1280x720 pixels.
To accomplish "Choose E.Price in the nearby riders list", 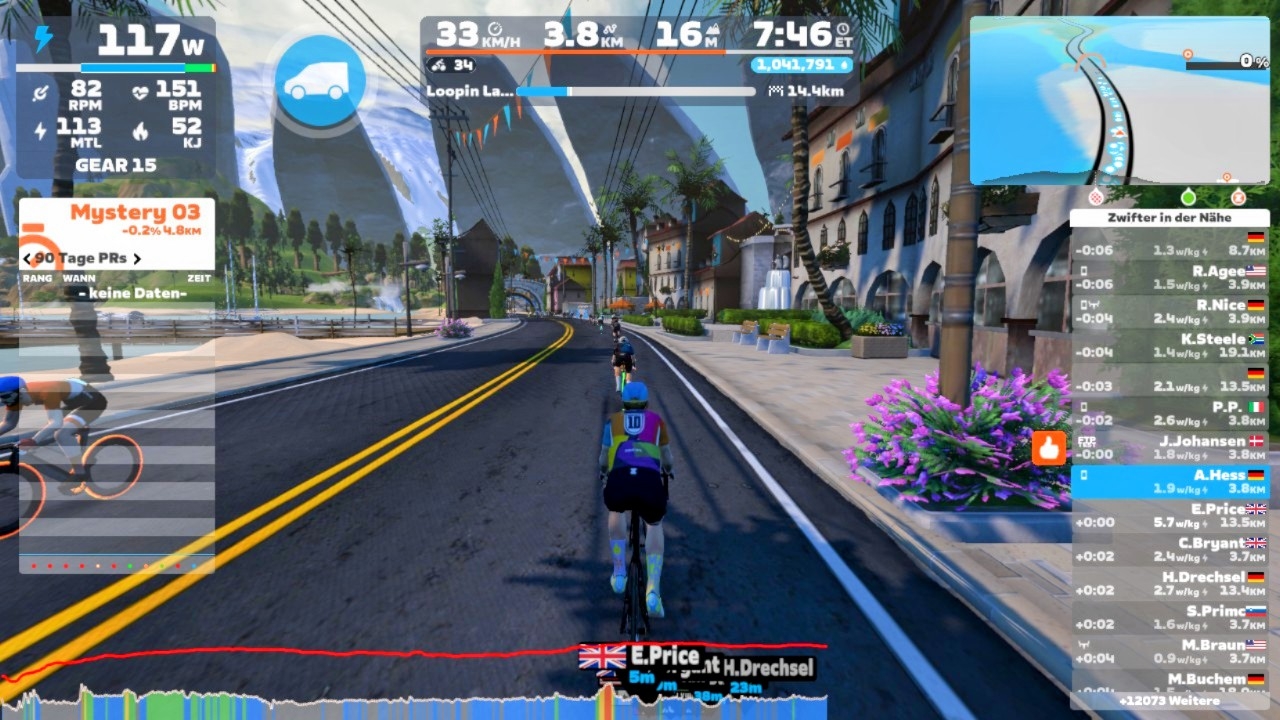I will point(1169,516).
